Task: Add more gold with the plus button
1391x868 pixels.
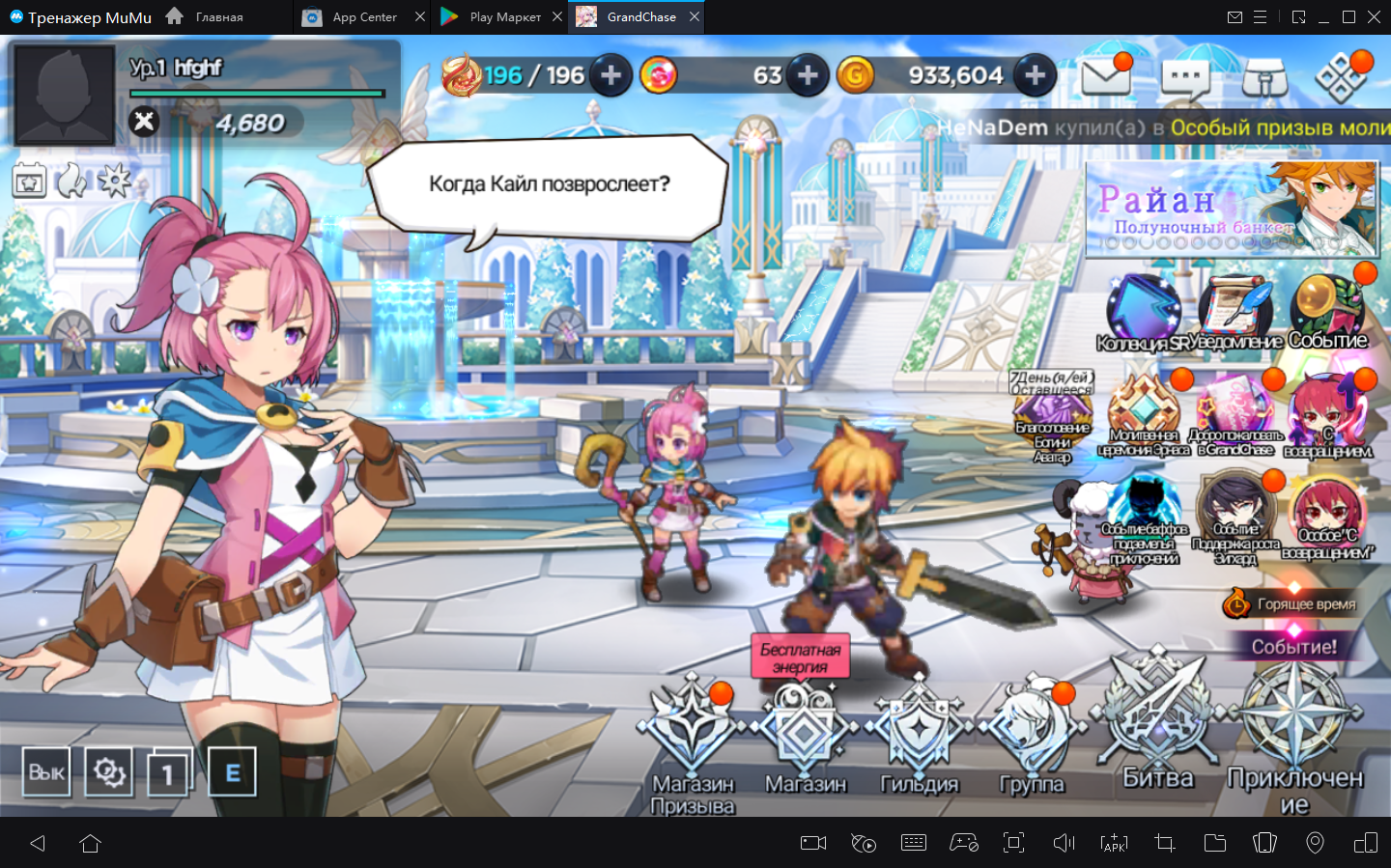Action: point(1035,75)
